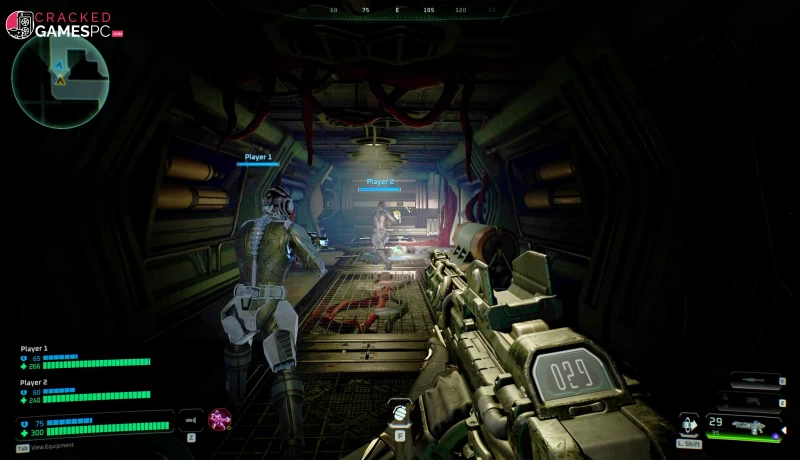Open the View Equipment panel
The width and height of the screenshot is (800, 460).
(x=50, y=447)
